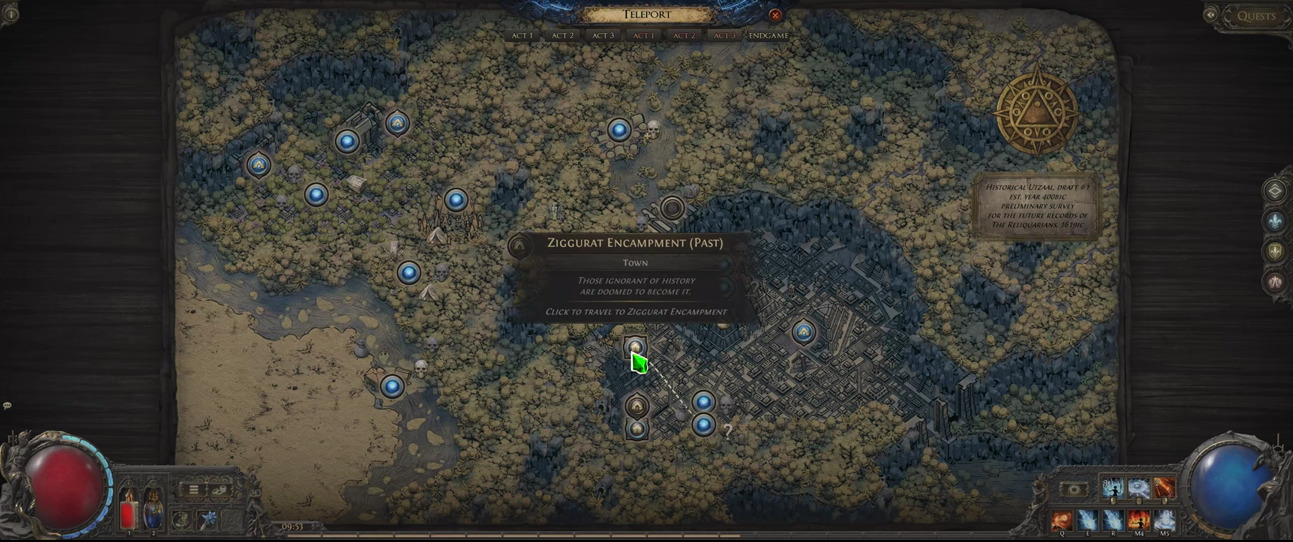Select the ice skill bound to E
The image size is (1293, 542).
(x=1087, y=519)
